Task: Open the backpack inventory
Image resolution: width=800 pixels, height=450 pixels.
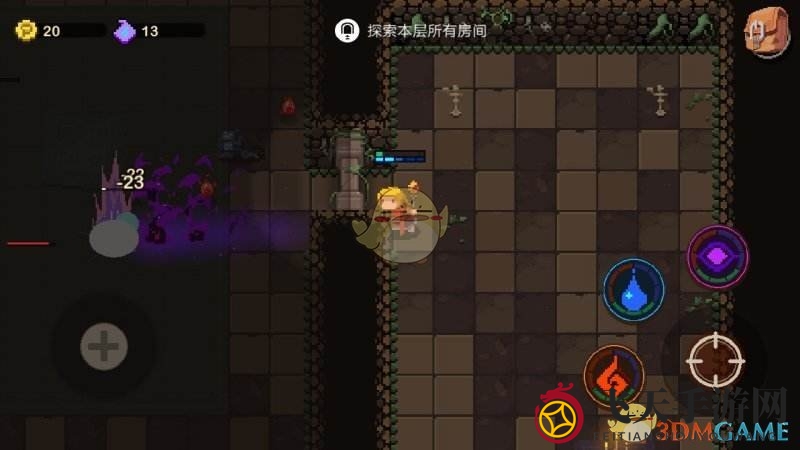Action: click(x=767, y=31)
